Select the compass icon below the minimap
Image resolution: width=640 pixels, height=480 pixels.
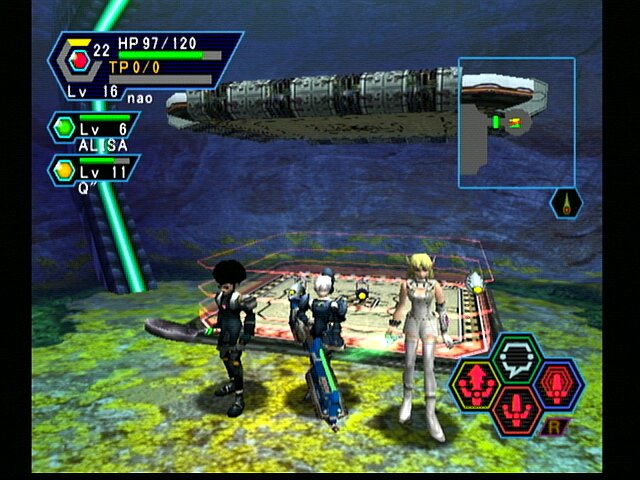(565, 204)
